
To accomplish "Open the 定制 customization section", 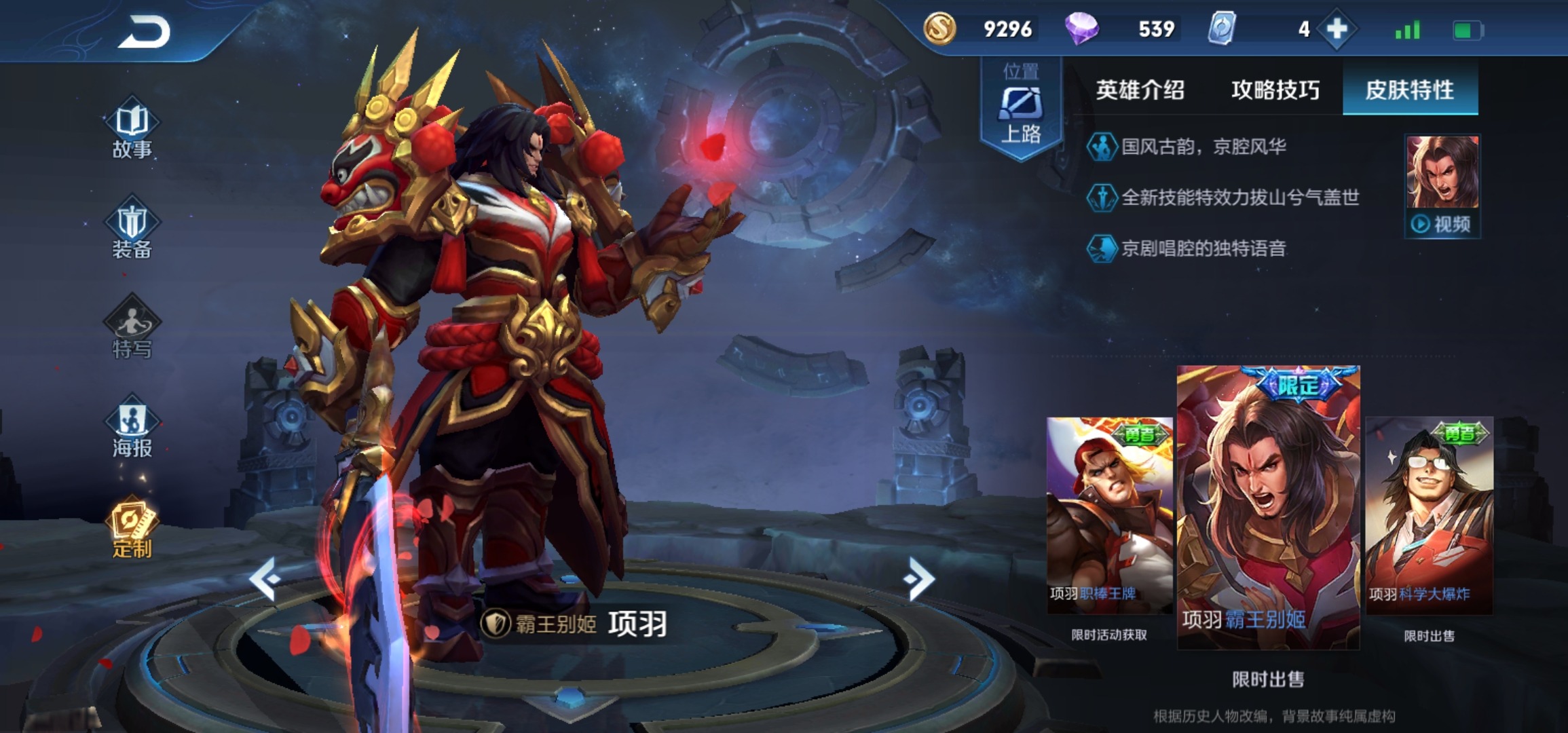I will point(132,529).
